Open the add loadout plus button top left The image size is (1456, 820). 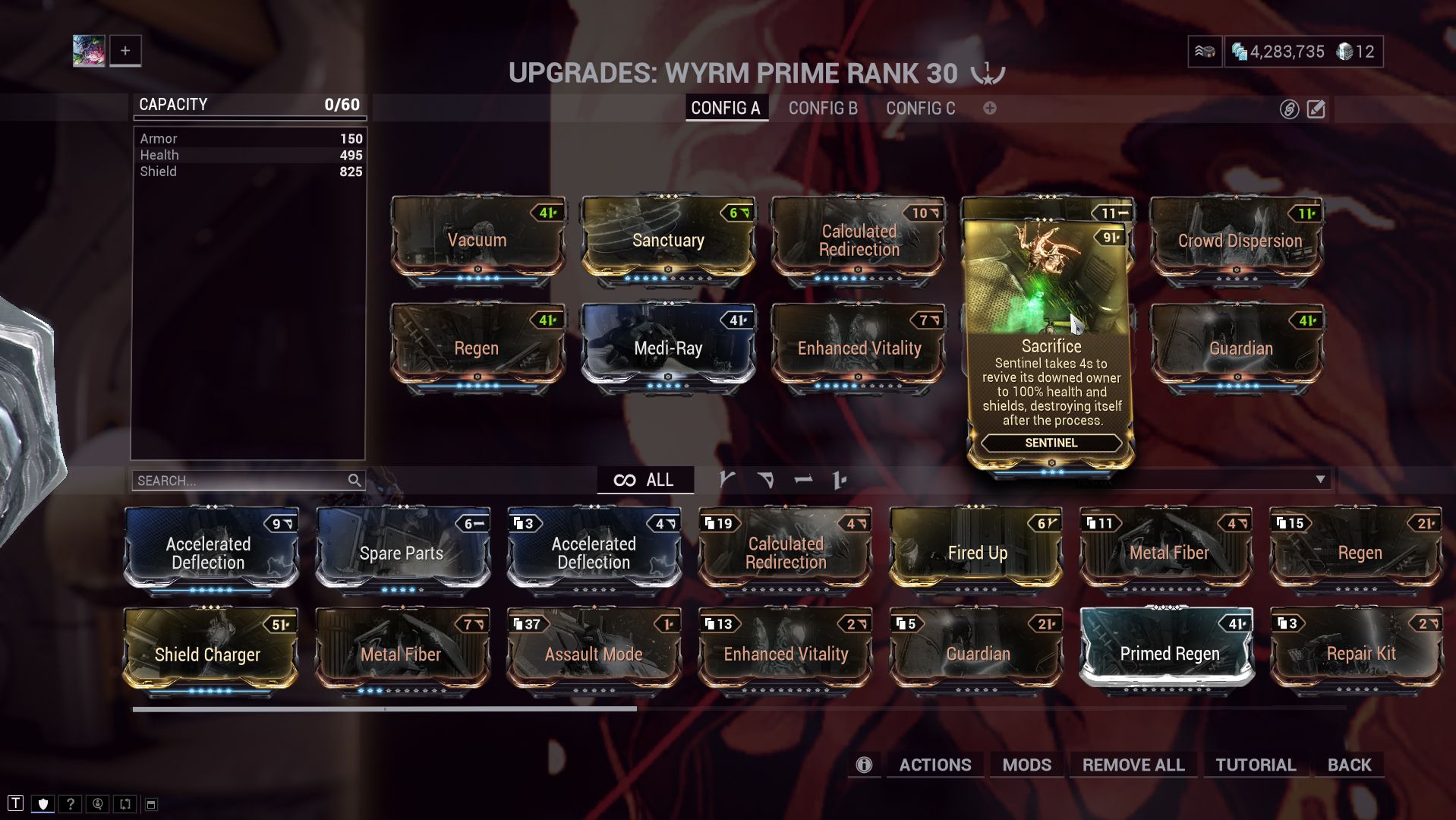click(x=124, y=50)
